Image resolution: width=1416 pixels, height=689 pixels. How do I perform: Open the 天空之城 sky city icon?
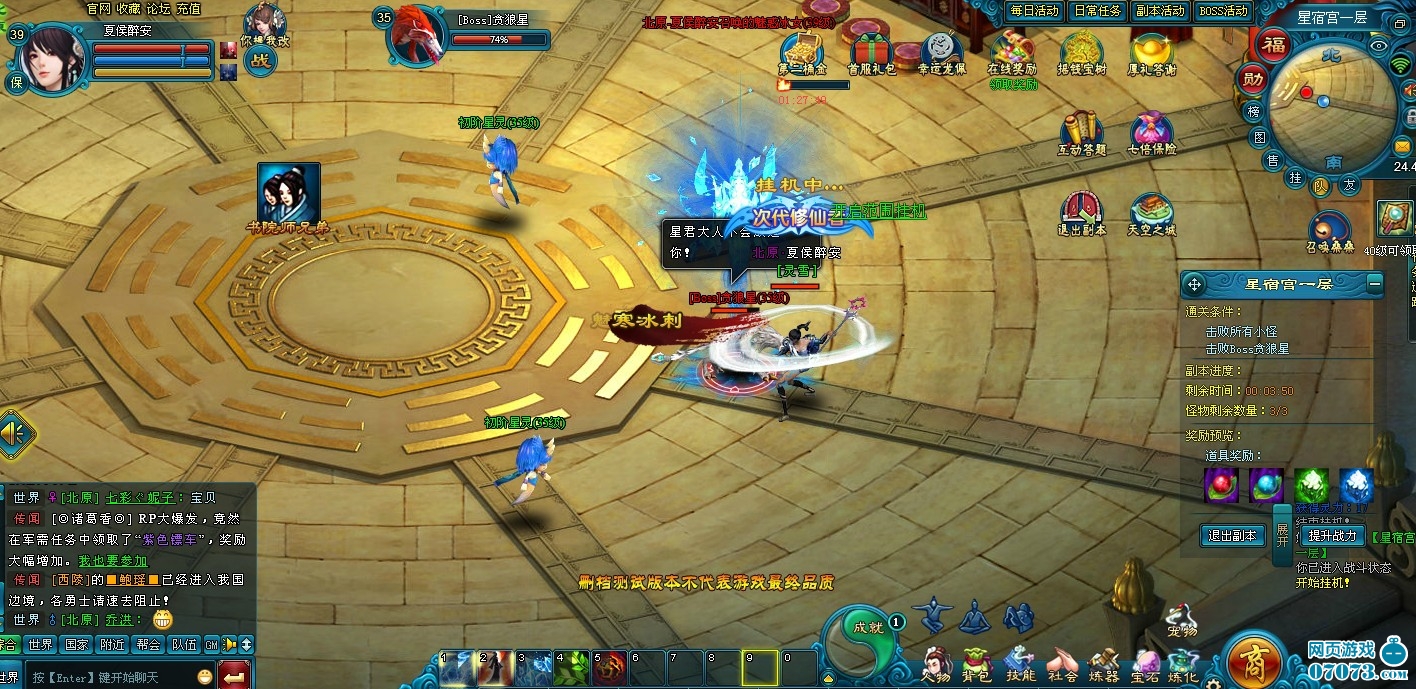1152,211
